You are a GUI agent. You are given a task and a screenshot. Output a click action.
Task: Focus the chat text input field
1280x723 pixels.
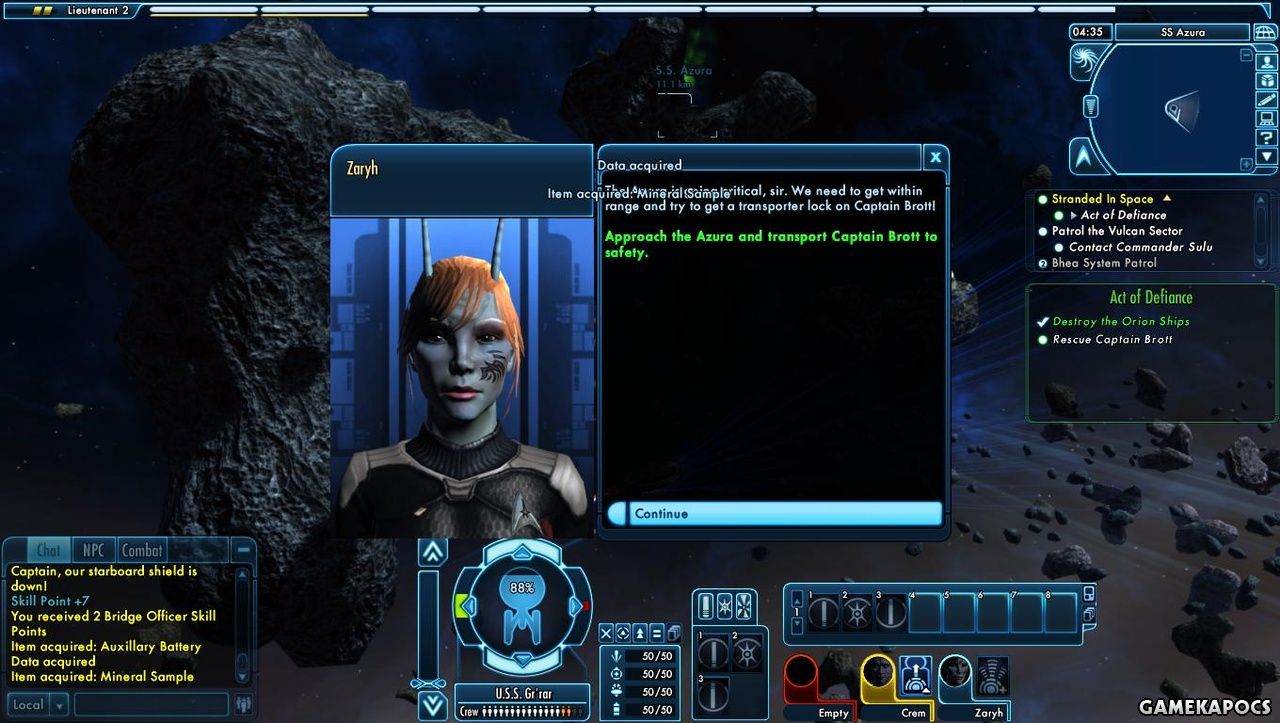150,705
